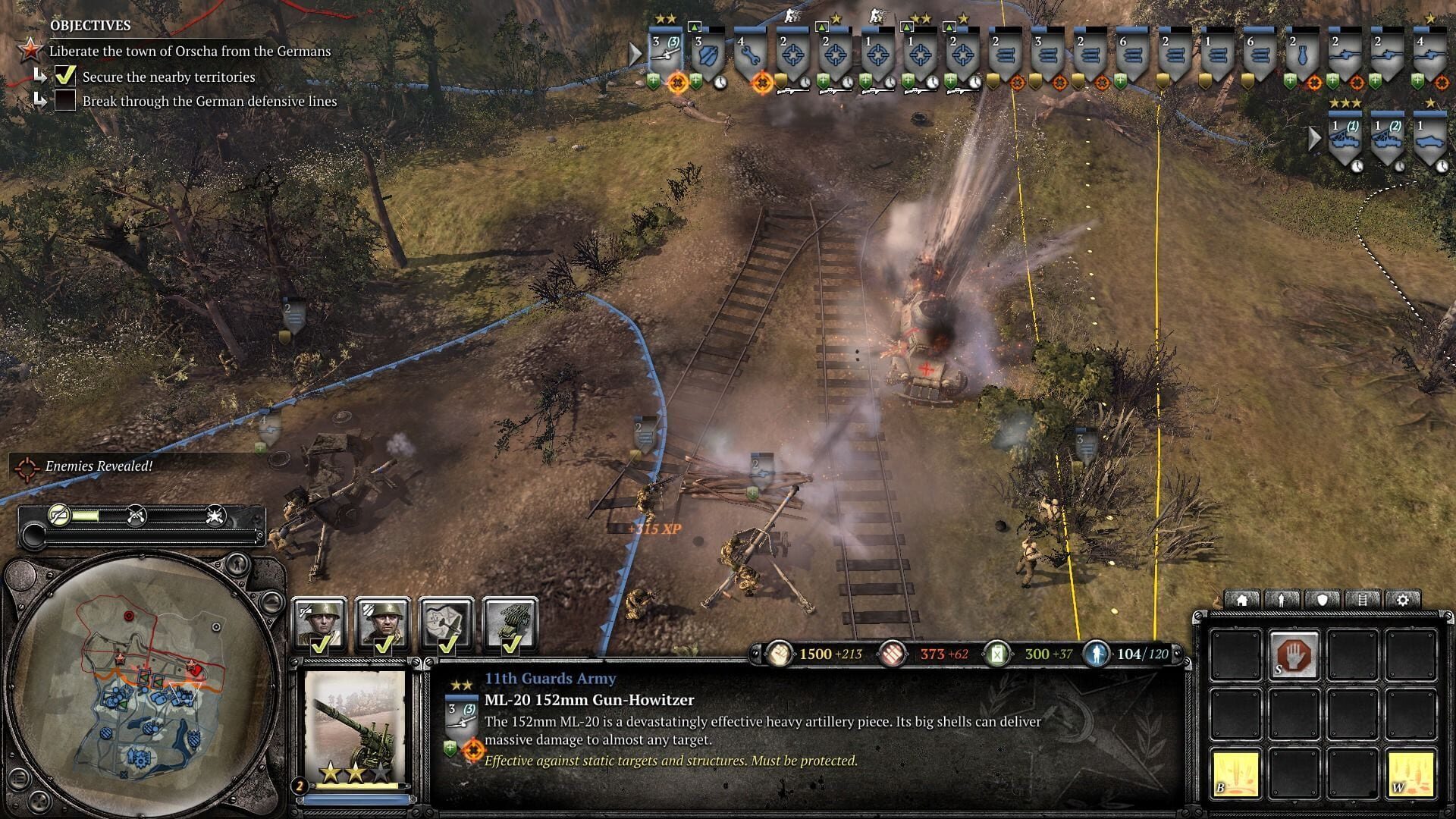Open the infantry soldier icon tab
1456x819 pixels.
(x=1282, y=600)
